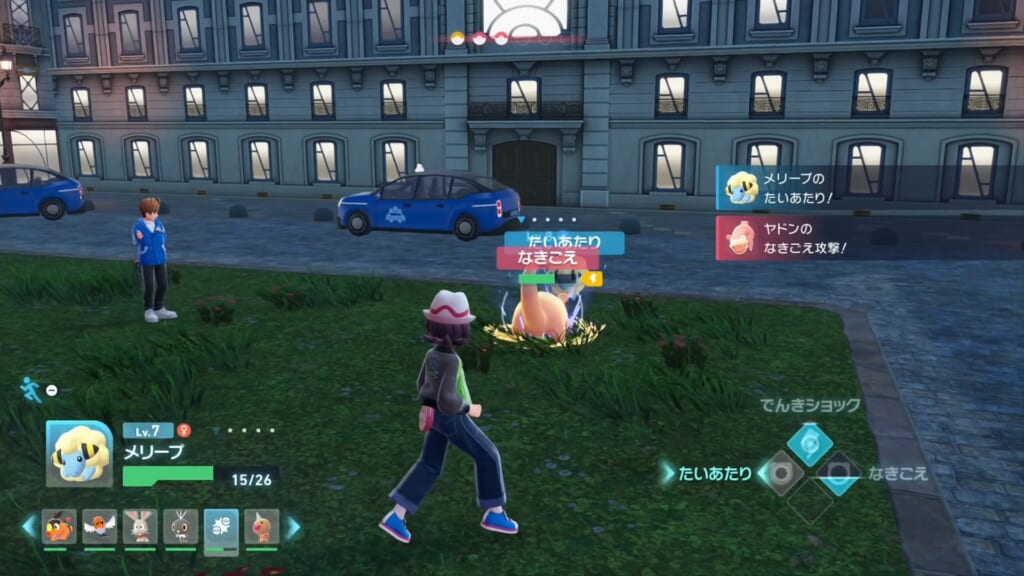Image resolution: width=1024 pixels, height=576 pixels.
Task: Click the active メリープ (Mareep) portrait
Action: click(x=79, y=453)
